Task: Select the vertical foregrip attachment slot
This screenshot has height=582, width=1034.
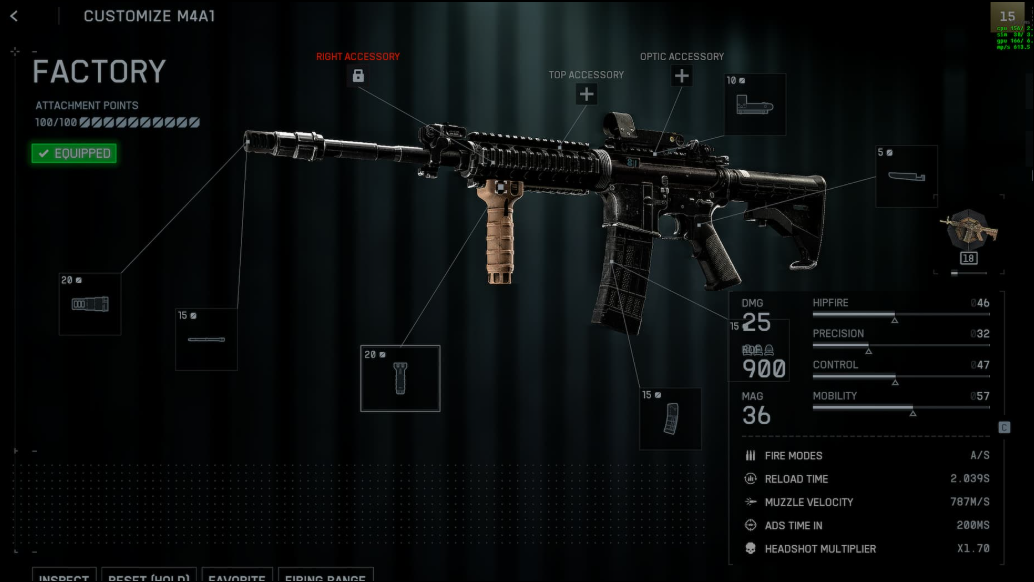Action: 400,378
